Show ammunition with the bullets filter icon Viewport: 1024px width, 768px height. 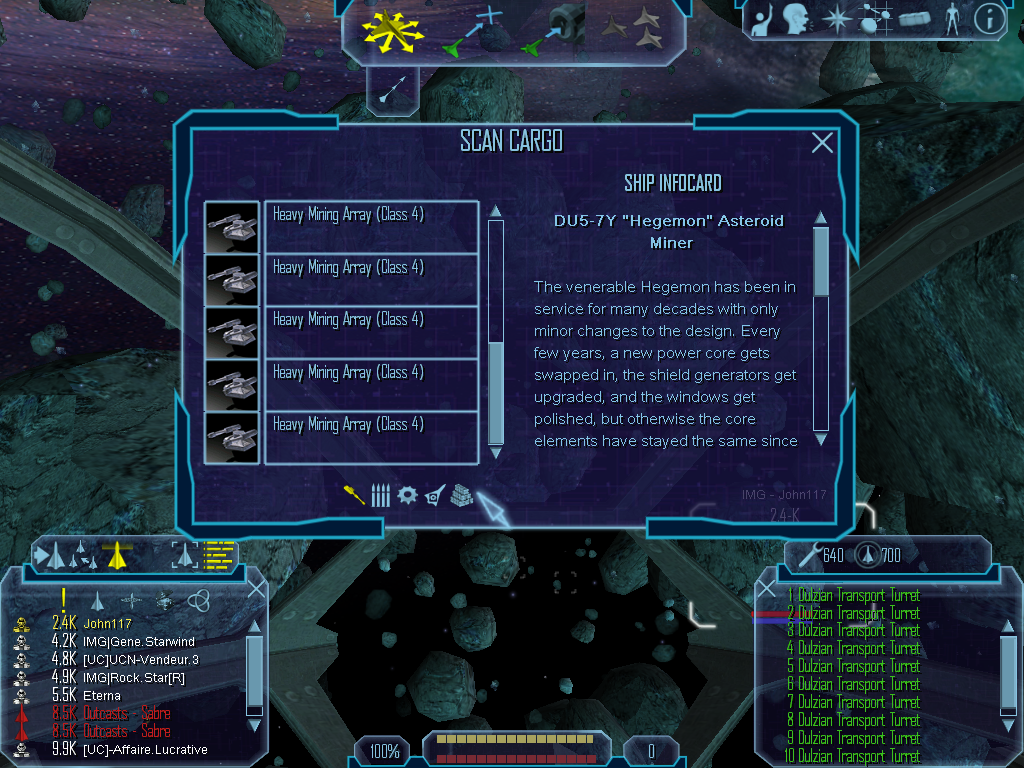(380, 495)
